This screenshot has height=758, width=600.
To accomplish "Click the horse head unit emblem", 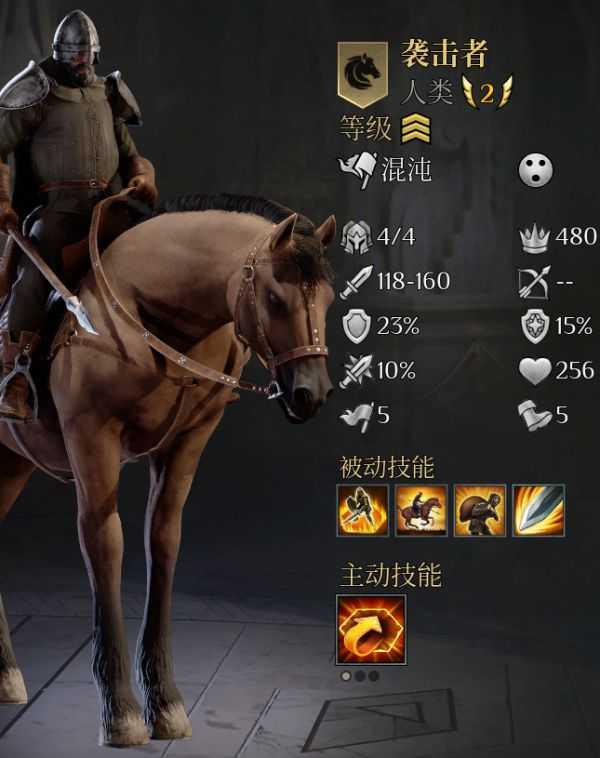I will click(x=362, y=73).
